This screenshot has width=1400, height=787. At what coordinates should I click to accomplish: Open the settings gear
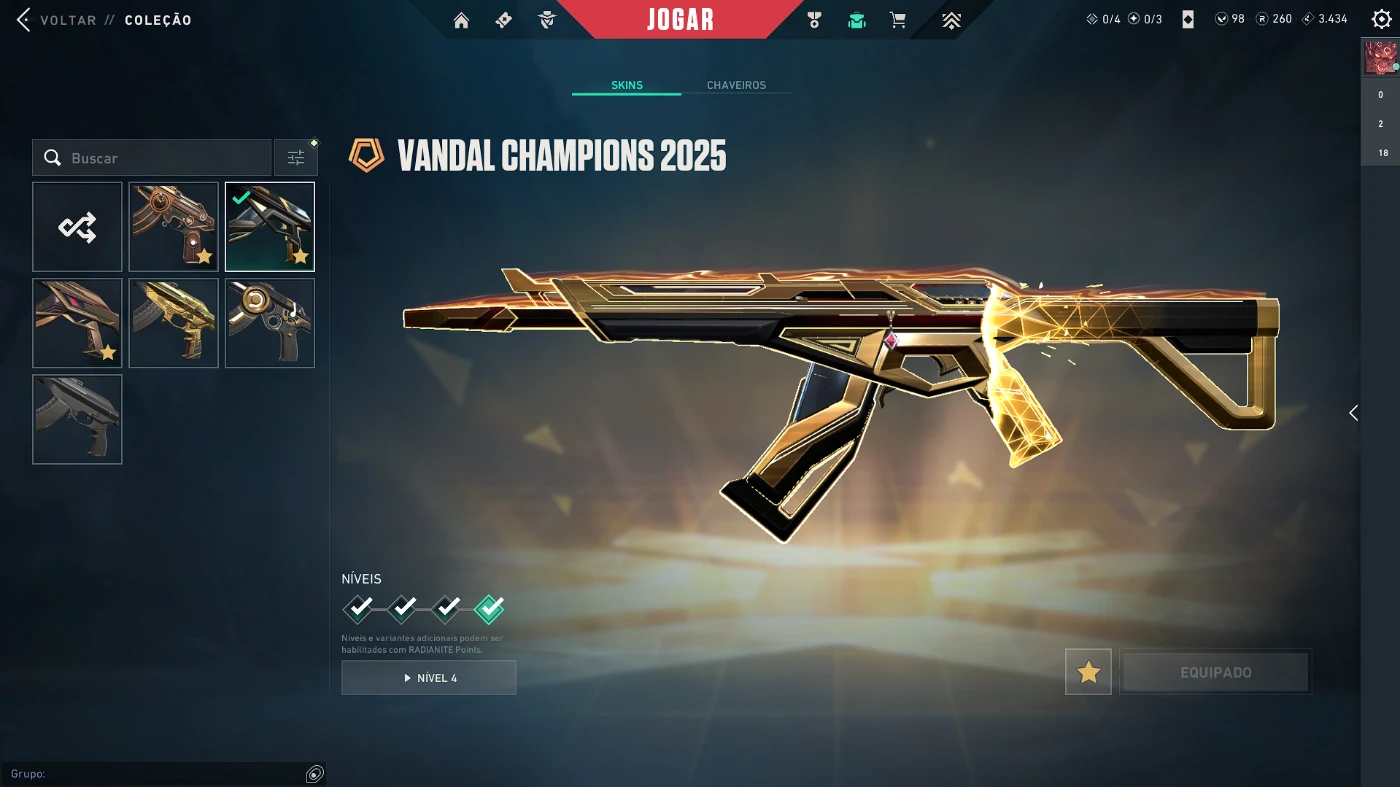(x=1381, y=19)
